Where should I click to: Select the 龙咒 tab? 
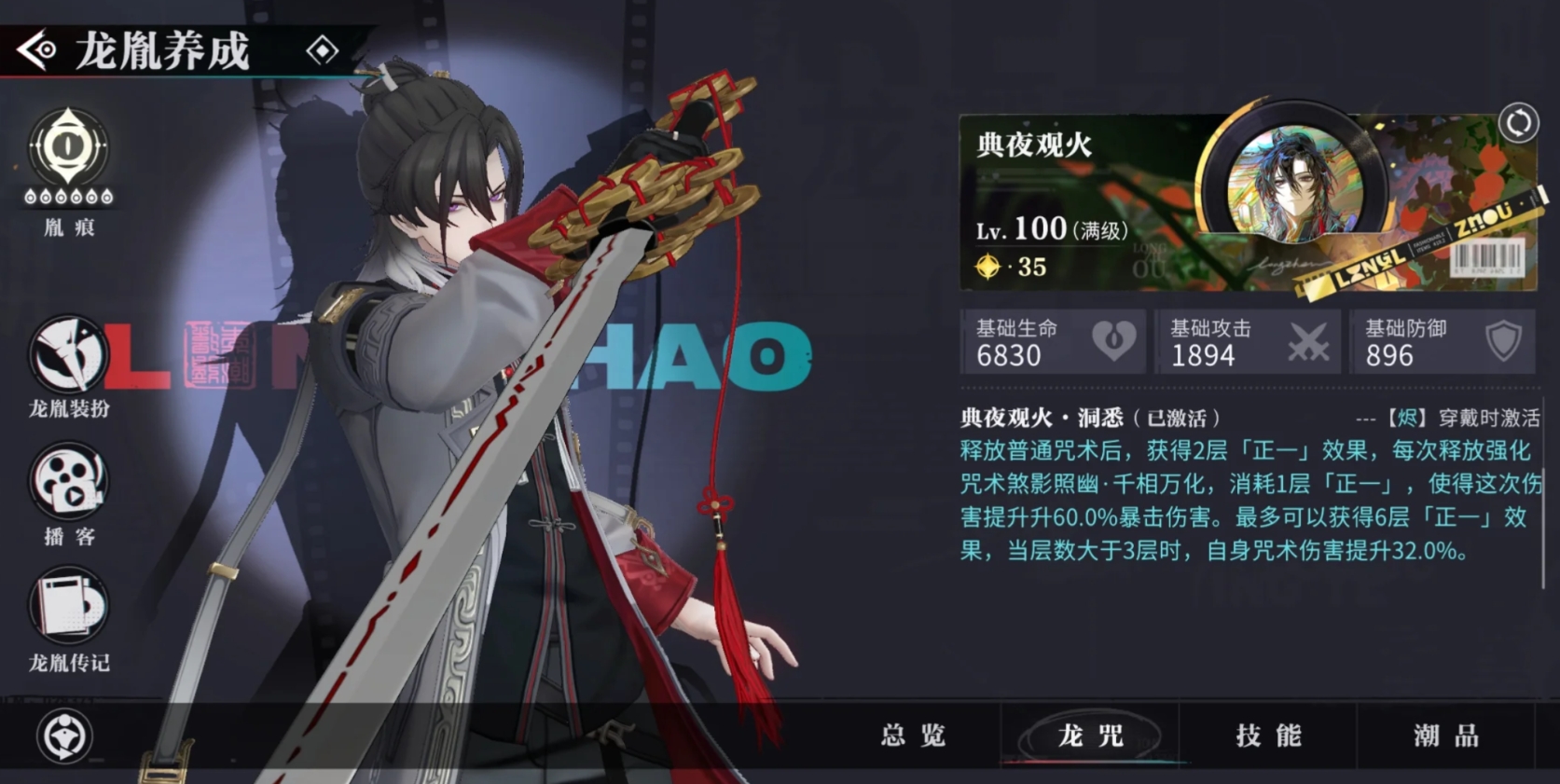click(x=1090, y=736)
